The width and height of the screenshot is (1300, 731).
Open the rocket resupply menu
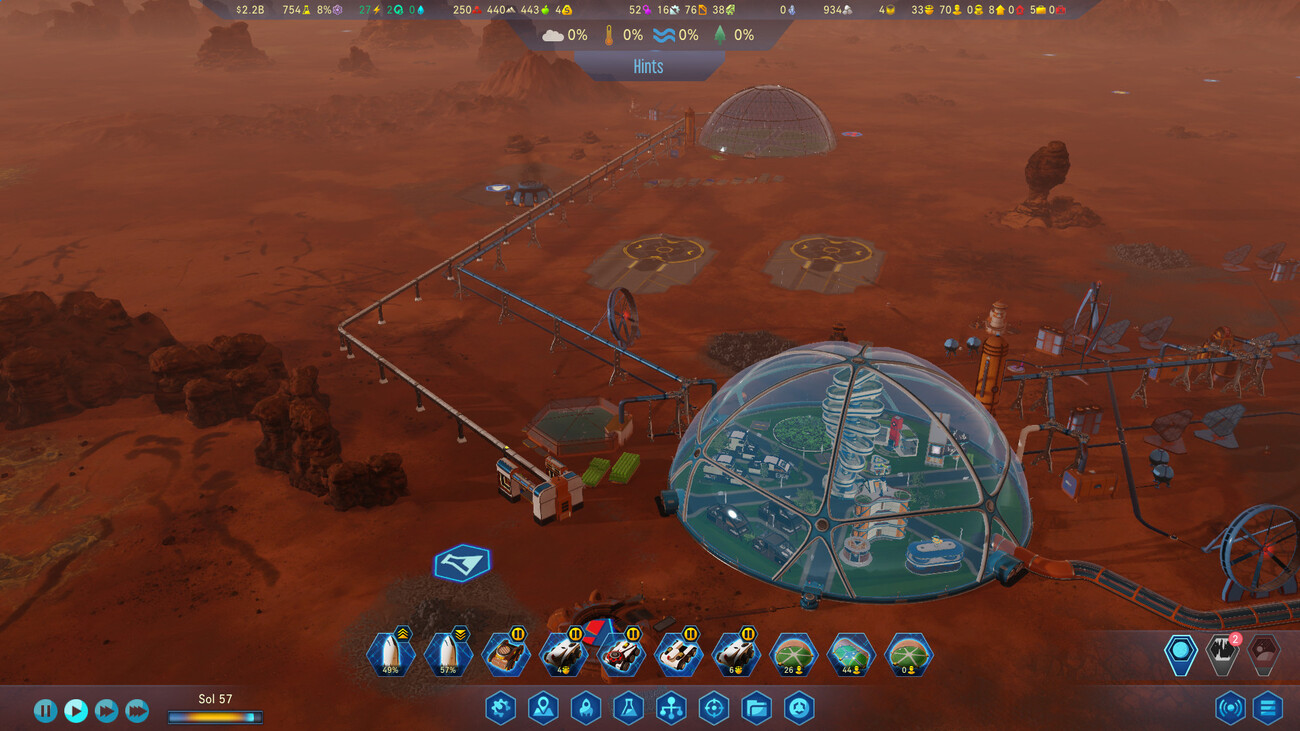[x=585, y=708]
